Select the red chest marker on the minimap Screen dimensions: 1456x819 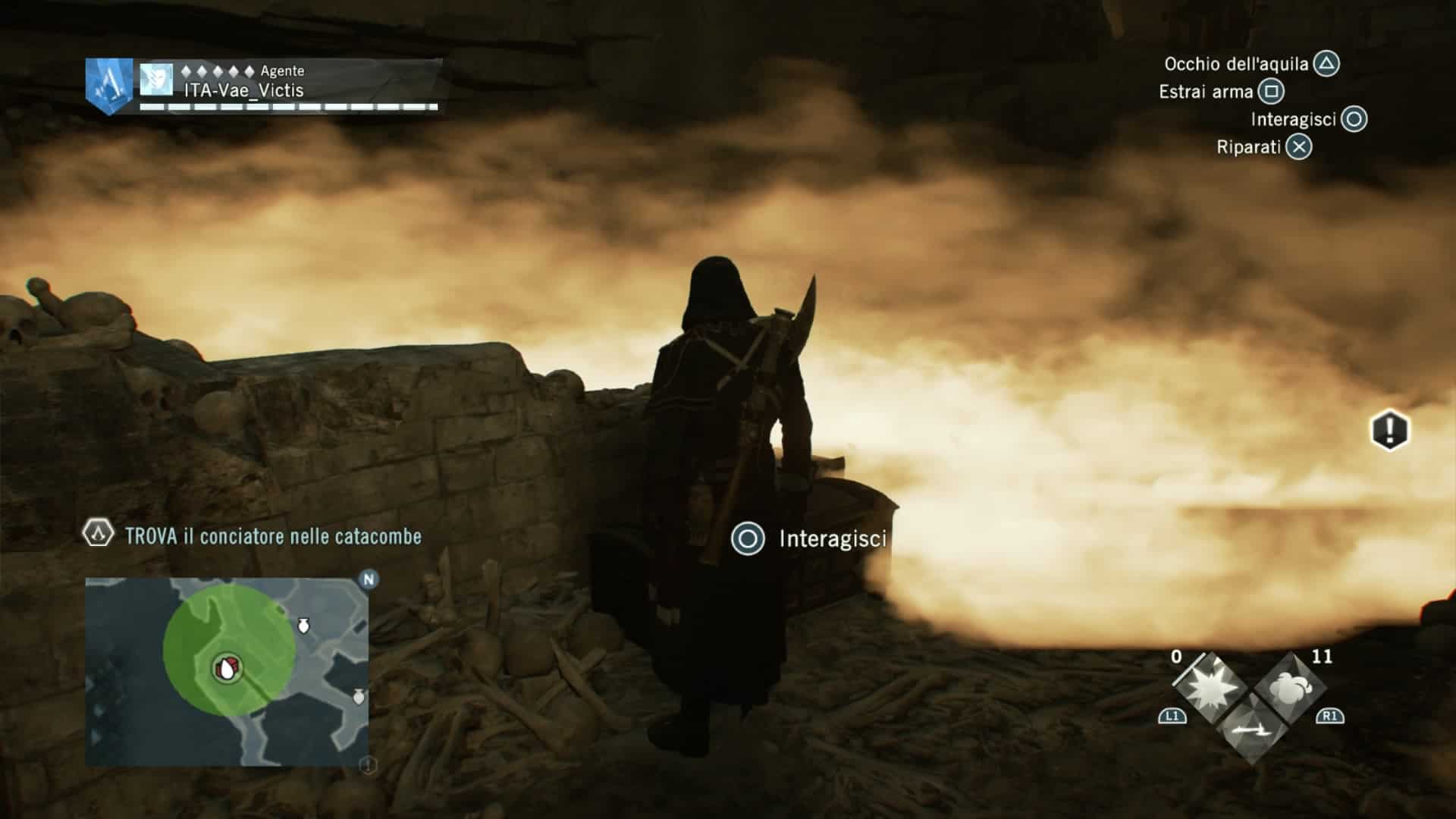[227, 668]
